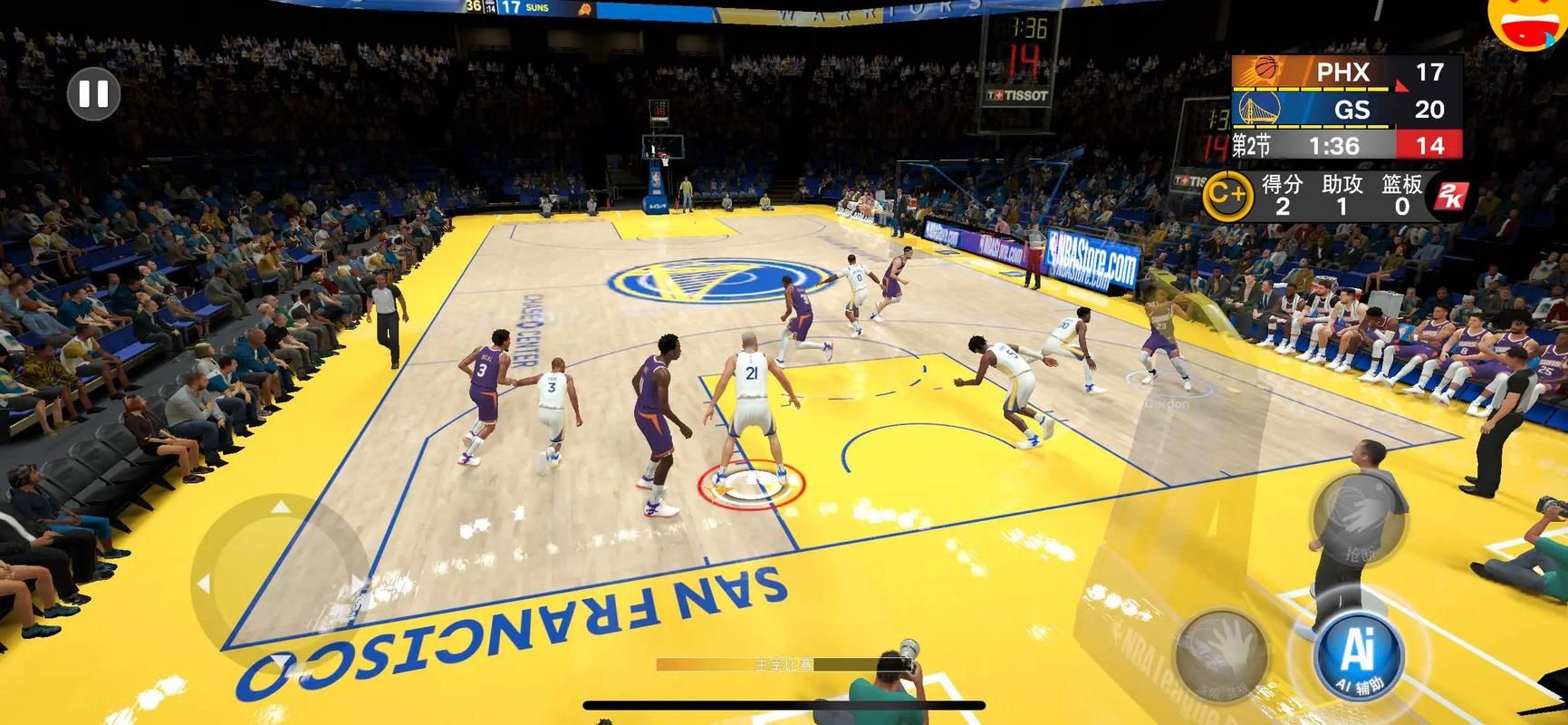Activate the blue AI 辅助 assist button
The height and width of the screenshot is (725, 1568).
coord(1358,654)
